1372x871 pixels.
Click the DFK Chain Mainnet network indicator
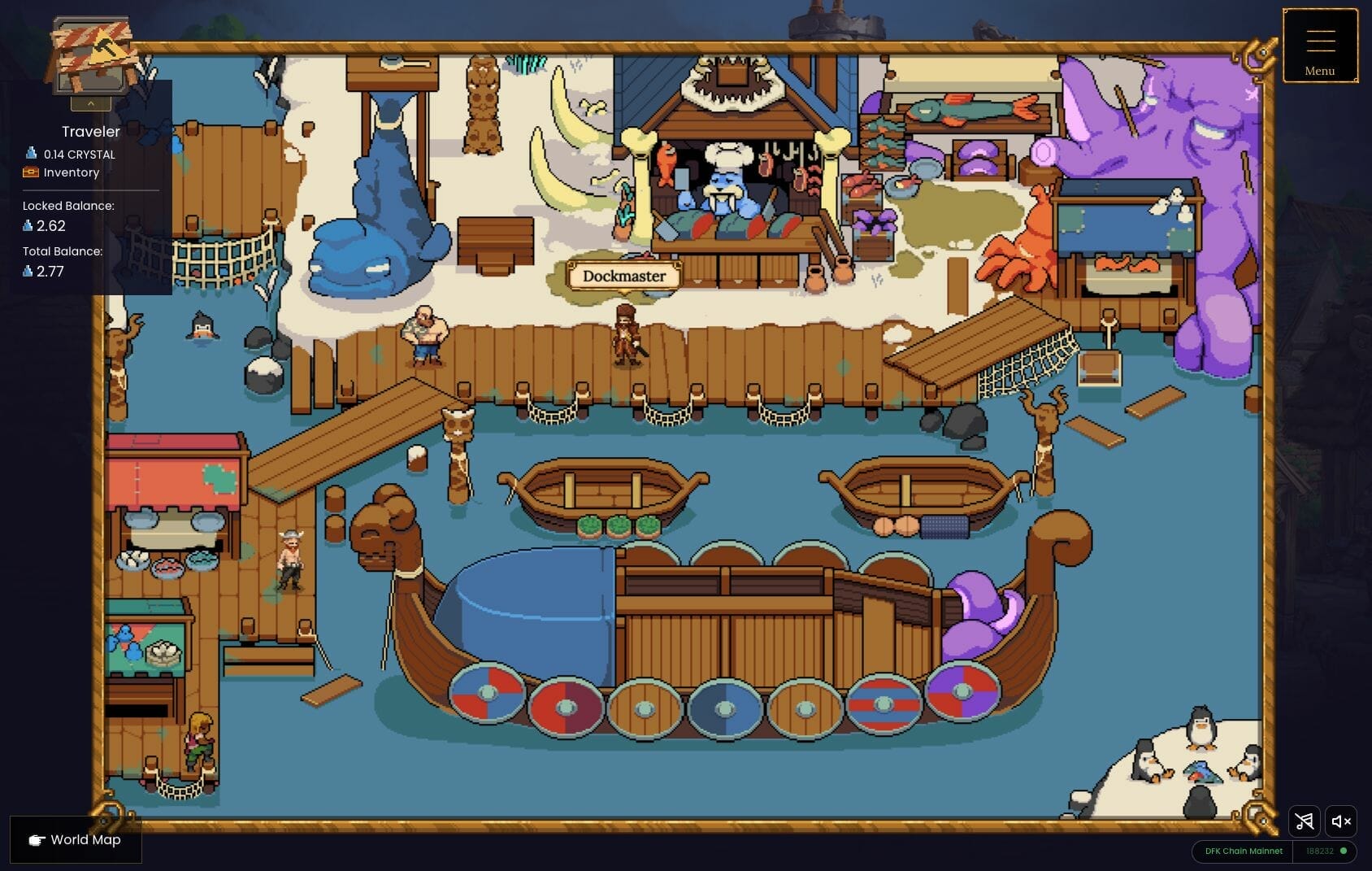tap(1243, 851)
